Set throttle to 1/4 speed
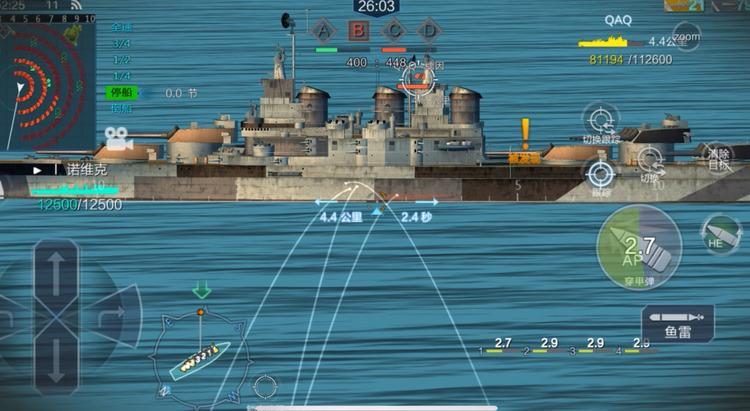The width and height of the screenshot is (750, 411). click(x=121, y=76)
